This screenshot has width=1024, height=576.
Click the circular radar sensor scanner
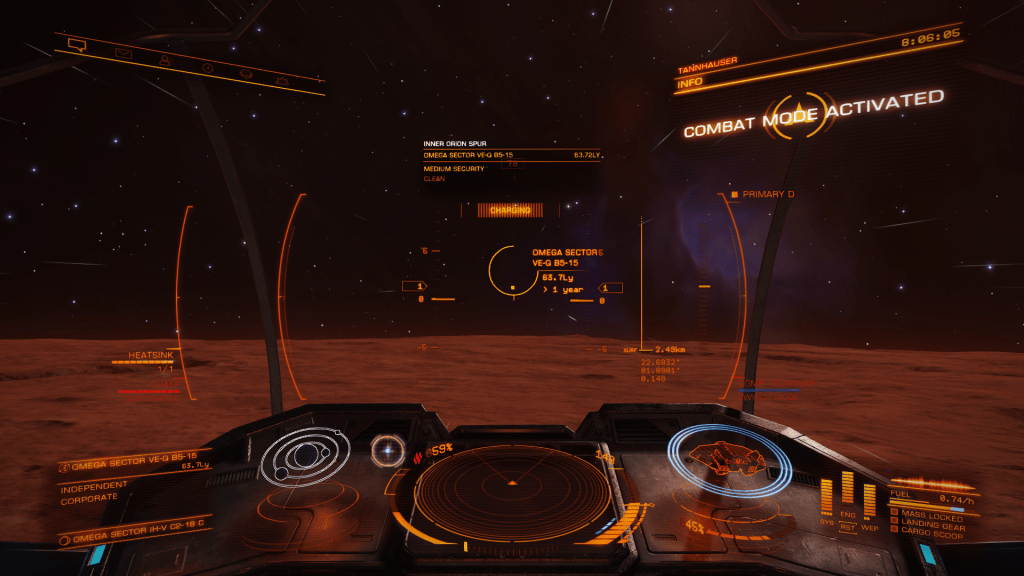[511, 492]
